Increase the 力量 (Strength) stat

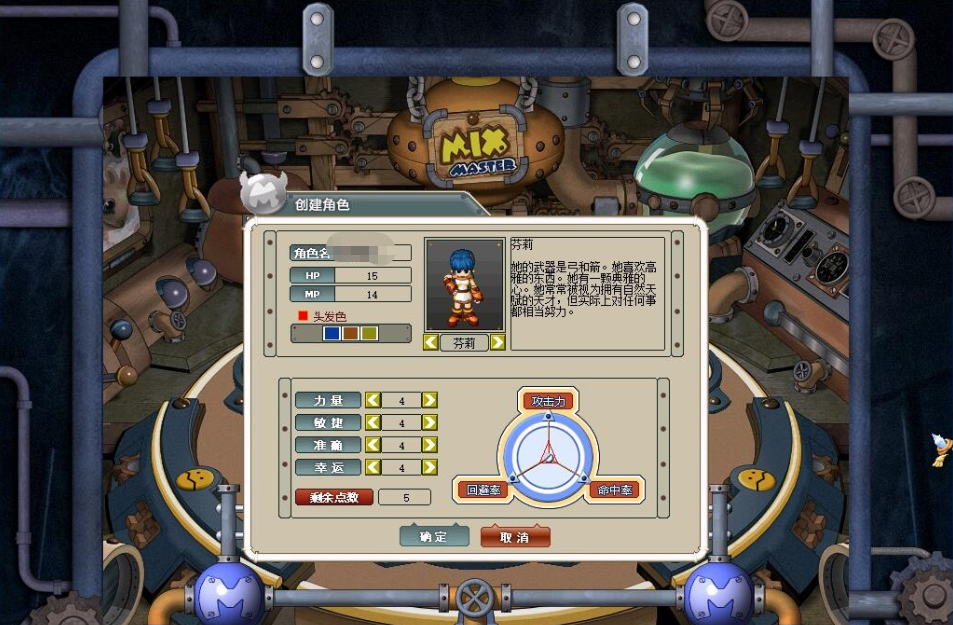pyautogui.click(x=429, y=400)
